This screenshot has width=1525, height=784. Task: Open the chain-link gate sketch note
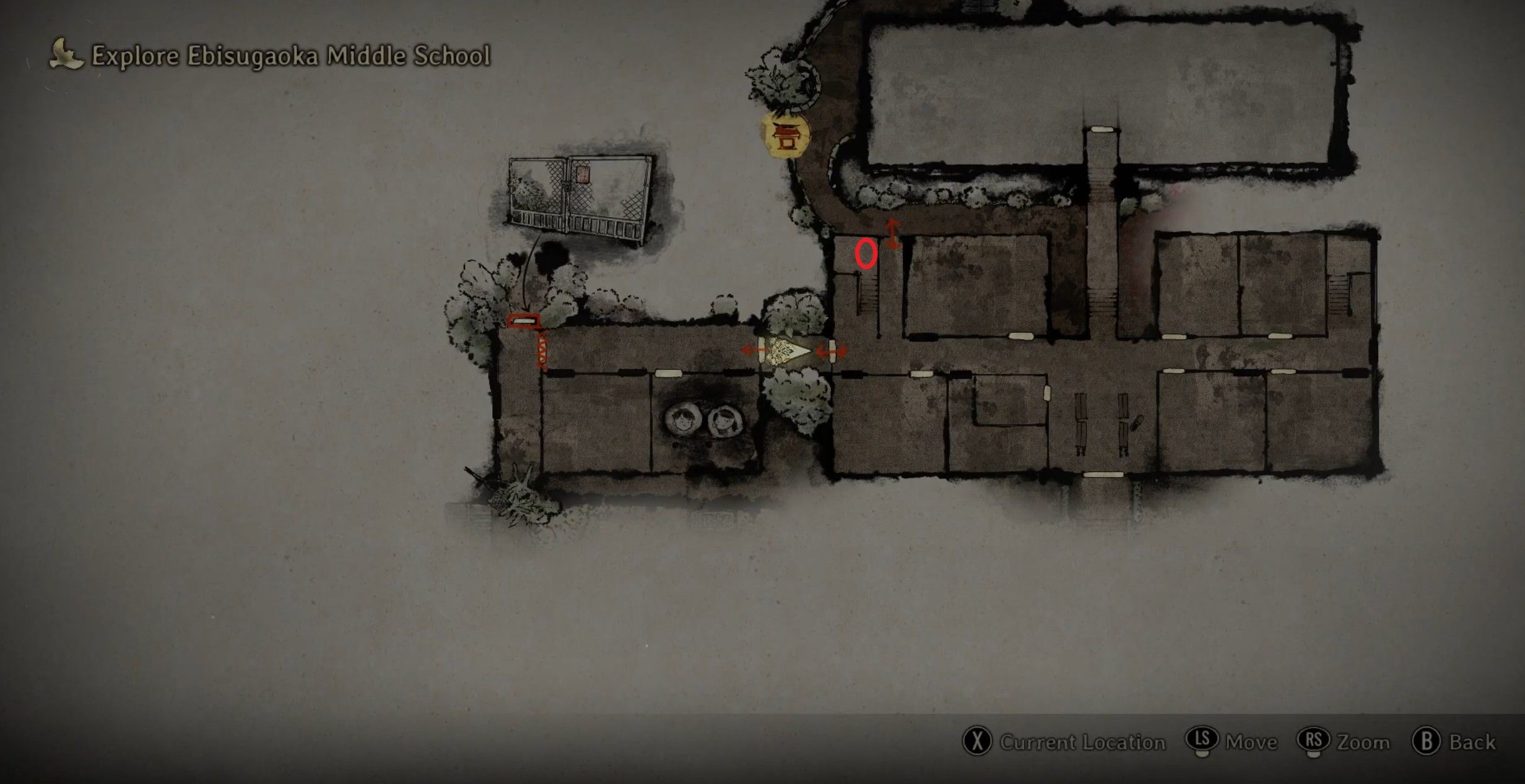580,197
